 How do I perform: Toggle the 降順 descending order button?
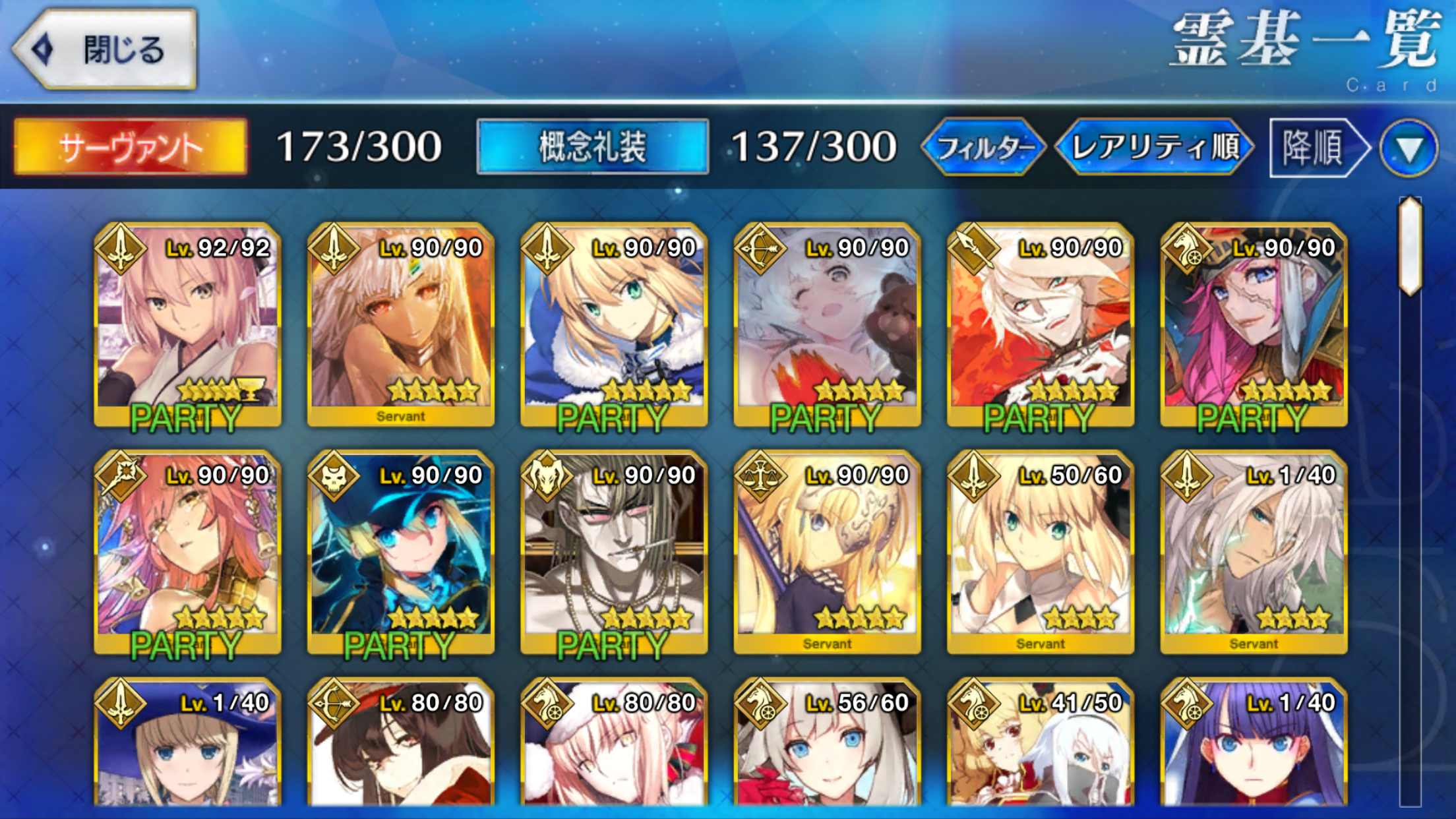click(x=1316, y=147)
